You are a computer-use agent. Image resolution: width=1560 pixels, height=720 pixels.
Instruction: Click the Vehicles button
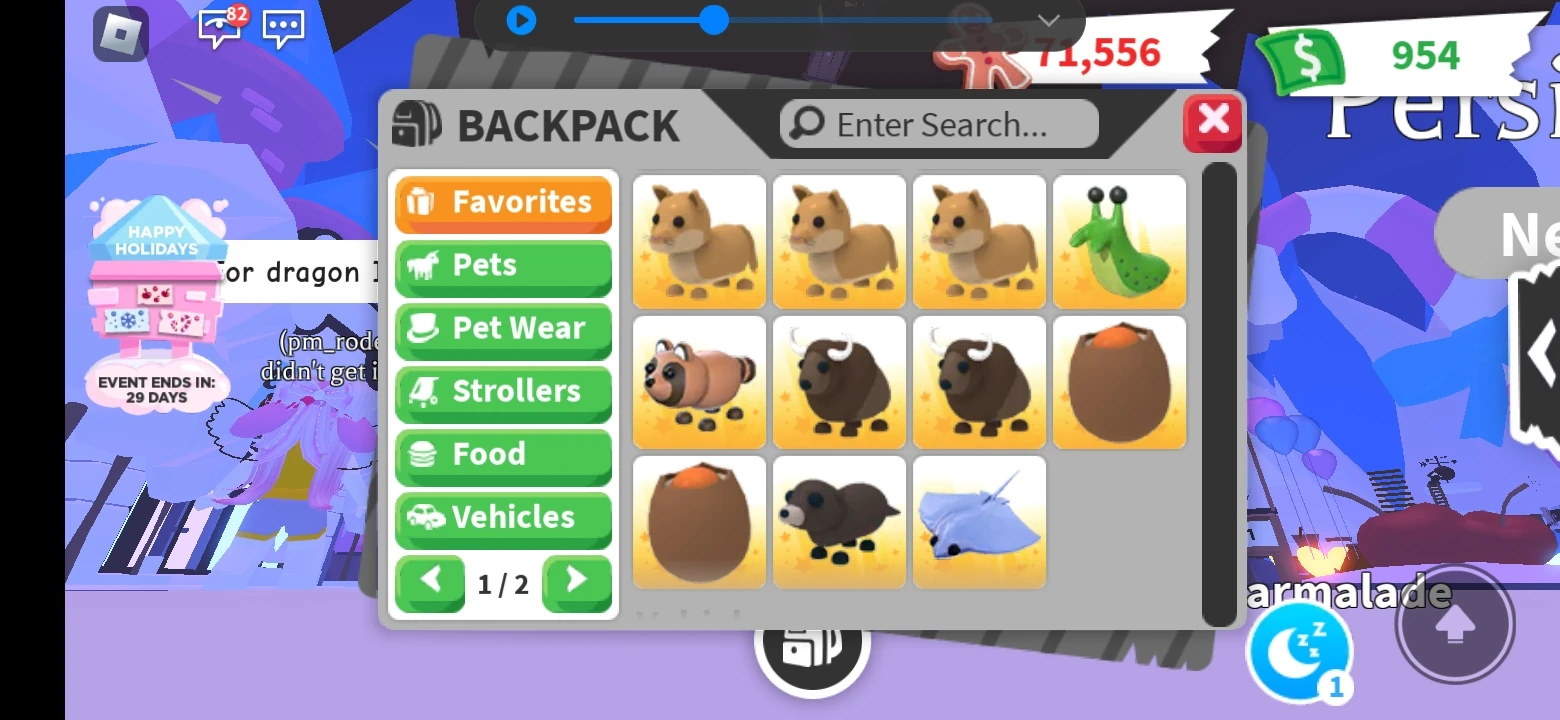coord(503,518)
